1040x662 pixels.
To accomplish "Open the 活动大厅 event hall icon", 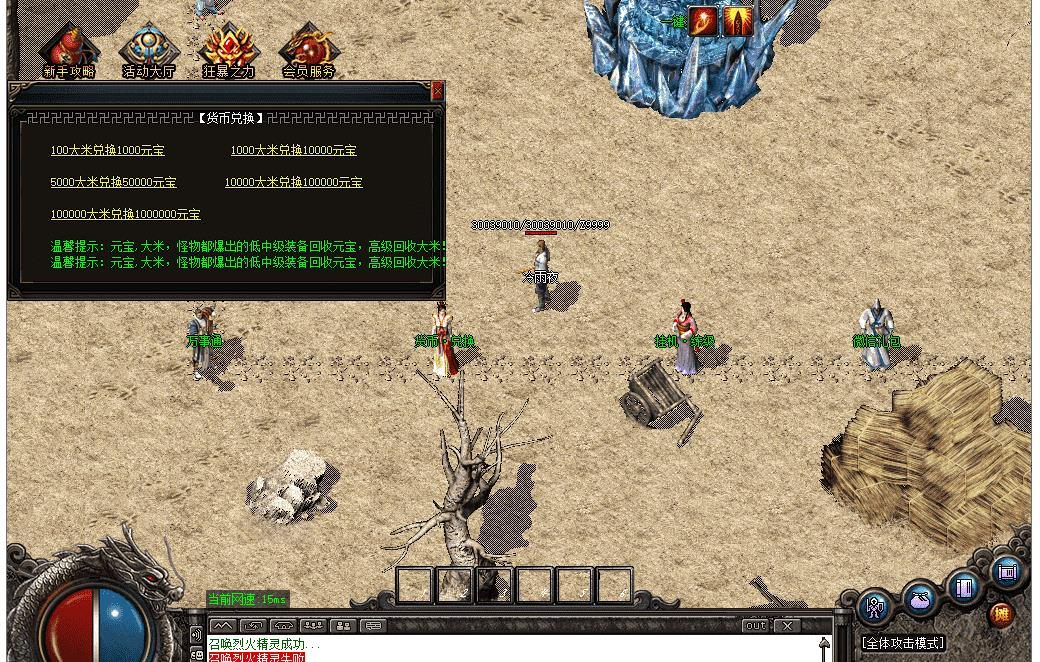I will (x=149, y=49).
